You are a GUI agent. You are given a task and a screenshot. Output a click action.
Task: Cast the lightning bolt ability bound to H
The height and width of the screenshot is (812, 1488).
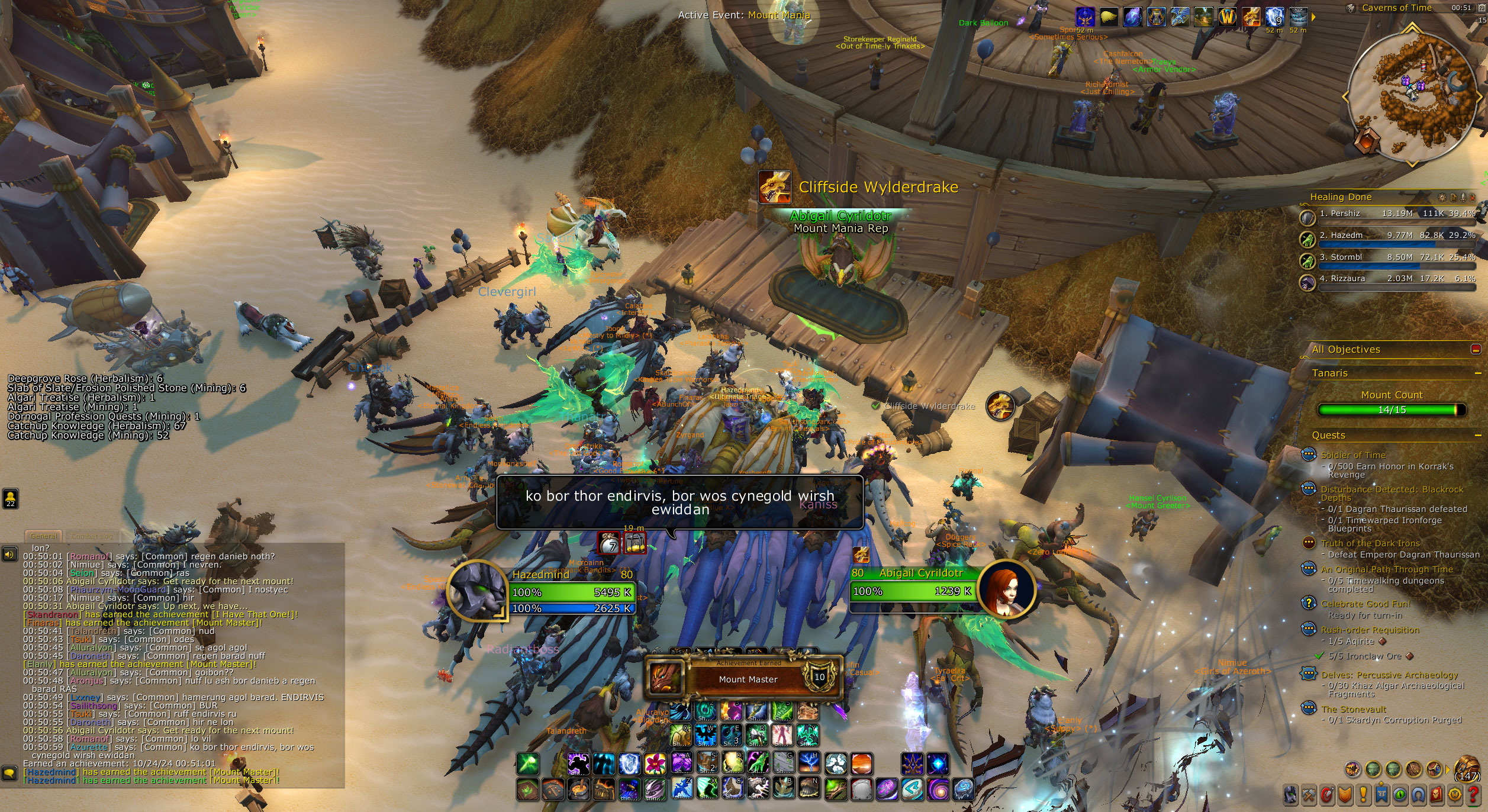coord(810,763)
